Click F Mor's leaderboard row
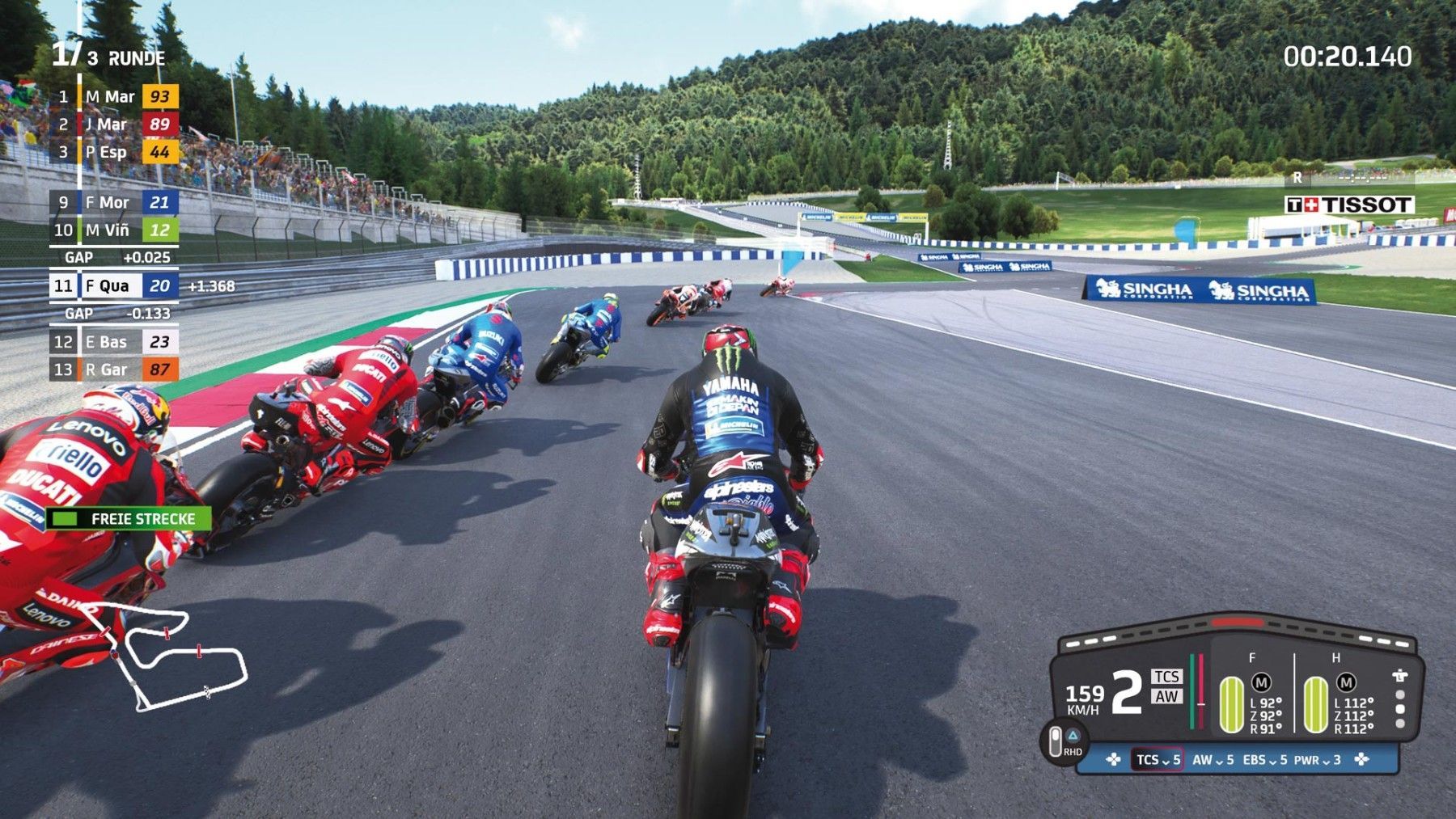This screenshot has width=1456, height=819. (115, 203)
